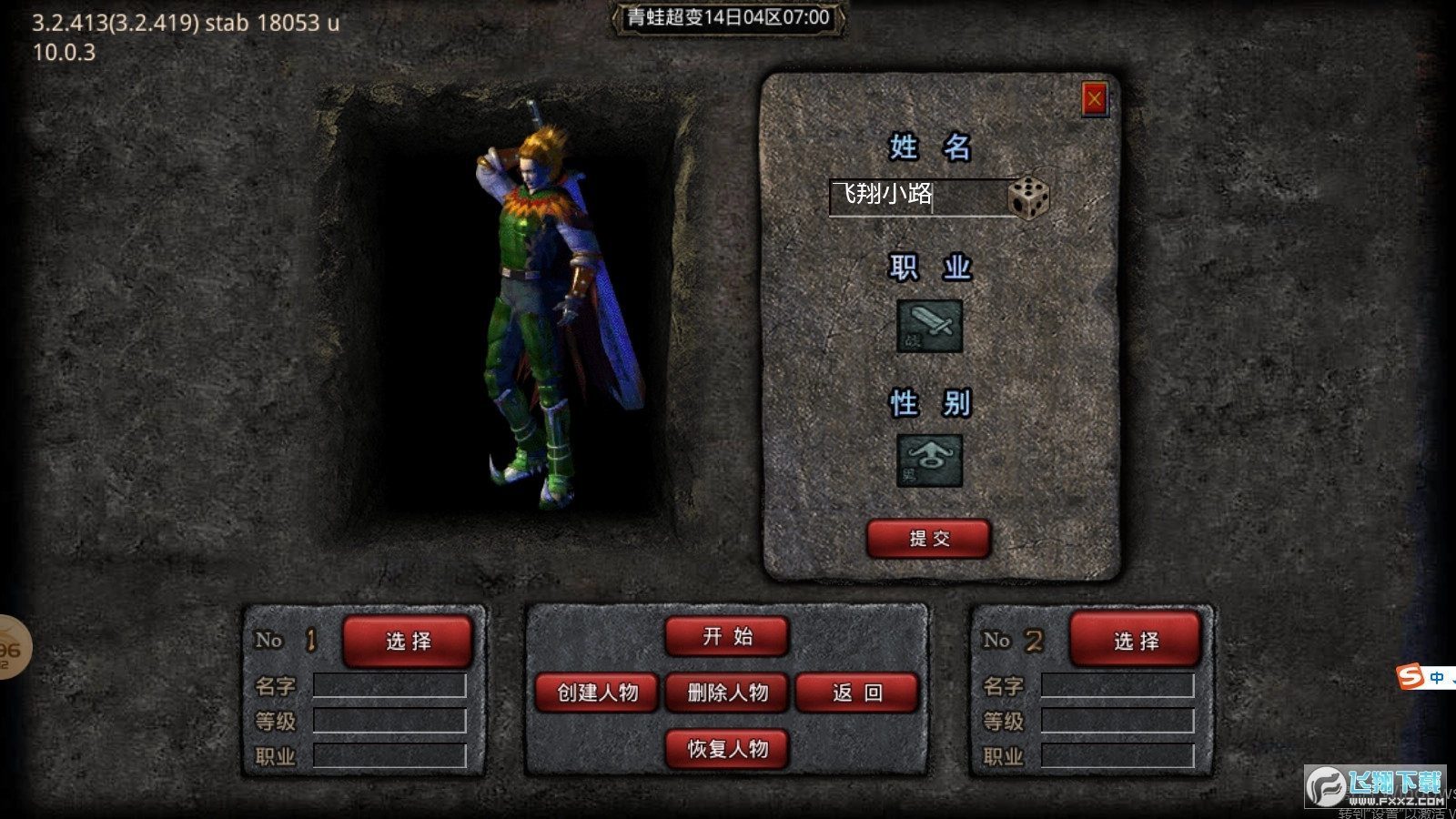Click the red X on the creation panel
Screen dimensions: 1456x819
point(1094,100)
